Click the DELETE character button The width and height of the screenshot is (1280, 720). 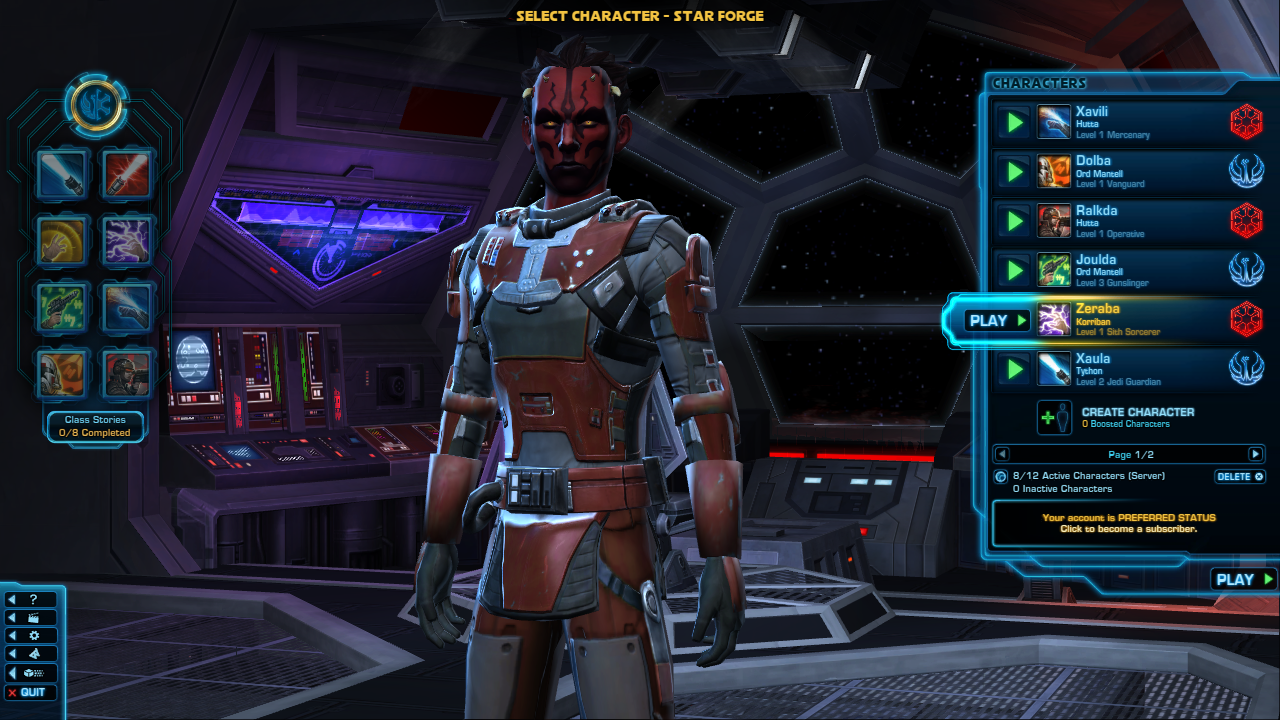[1240, 477]
